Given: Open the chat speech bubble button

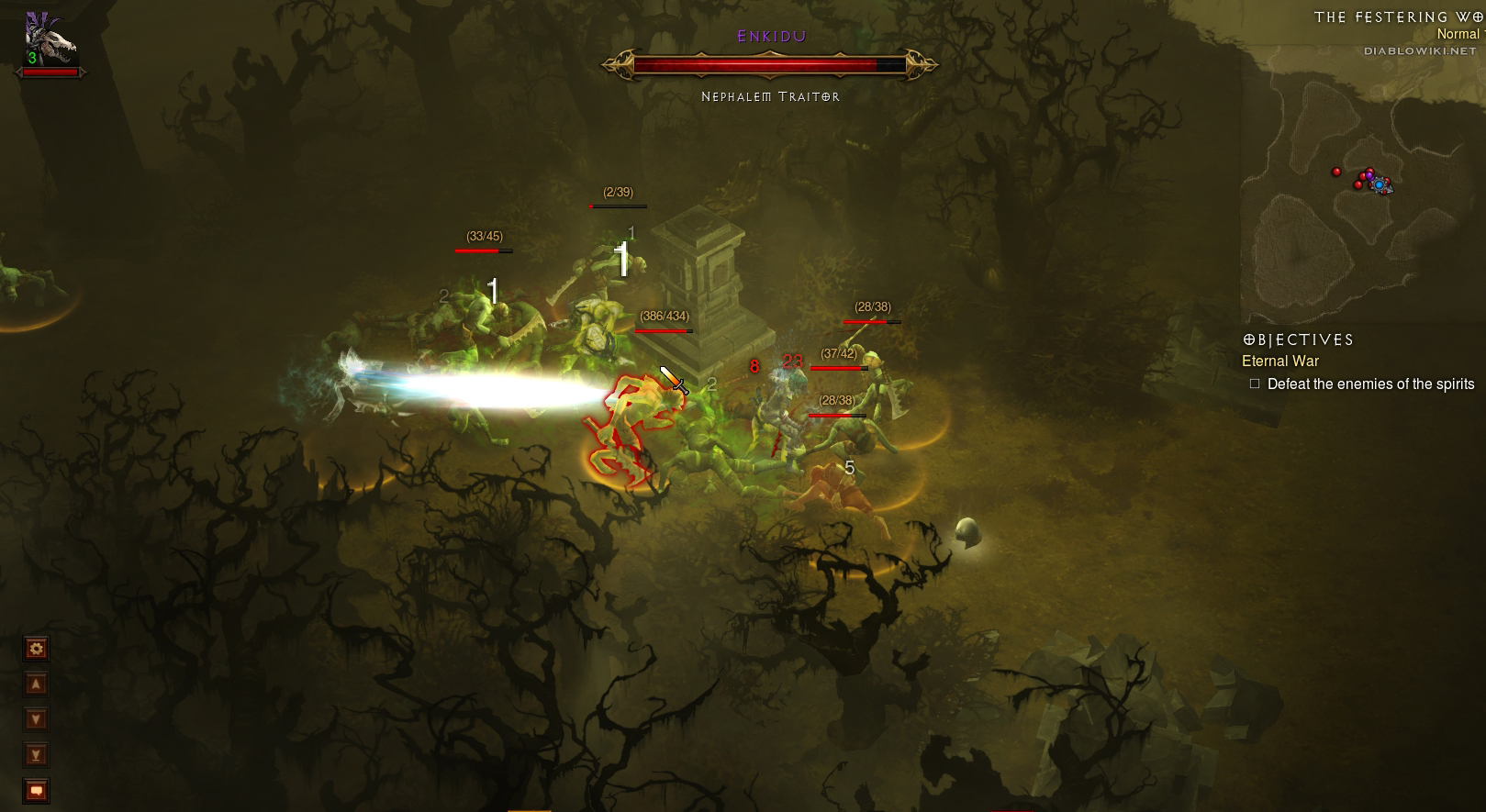Looking at the screenshot, I should [x=36, y=790].
